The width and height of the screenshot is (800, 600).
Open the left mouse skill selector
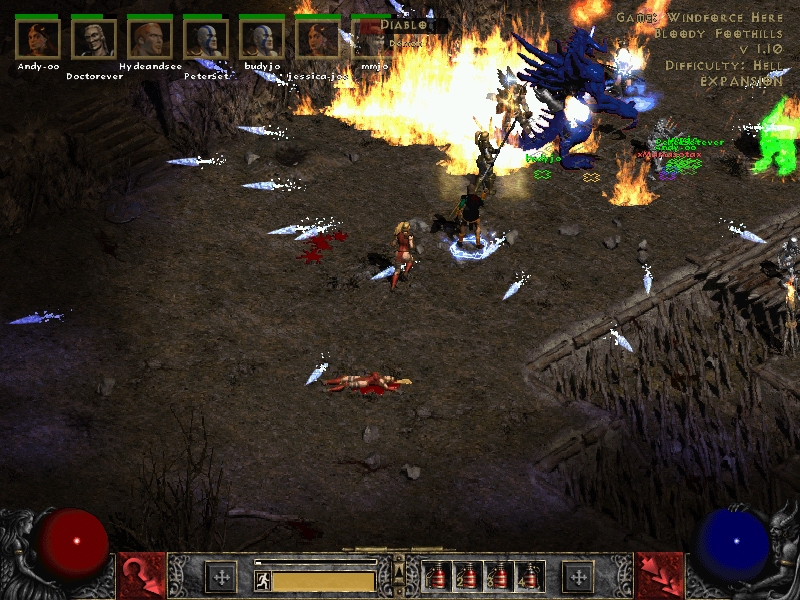[x=141, y=576]
